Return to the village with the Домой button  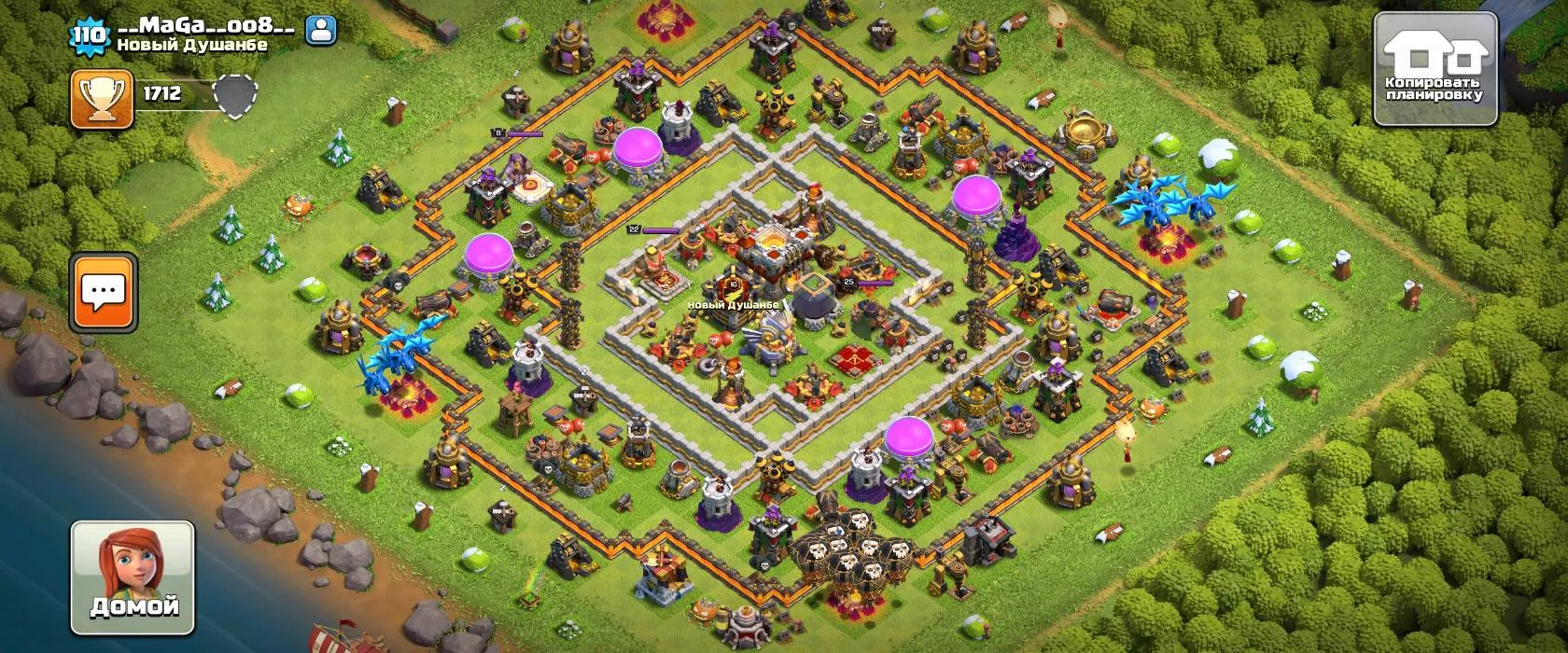click(133, 577)
